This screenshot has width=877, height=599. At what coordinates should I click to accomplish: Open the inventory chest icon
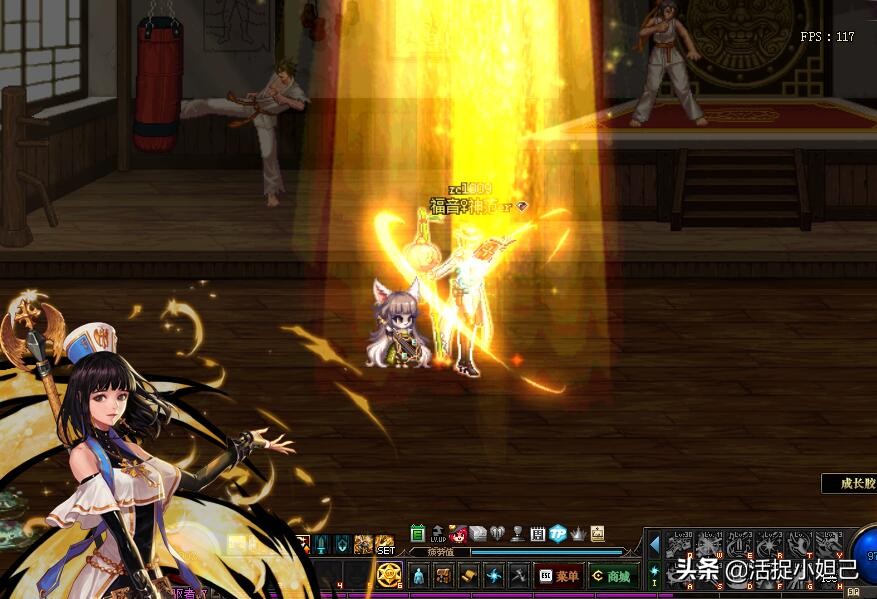click(x=442, y=576)
